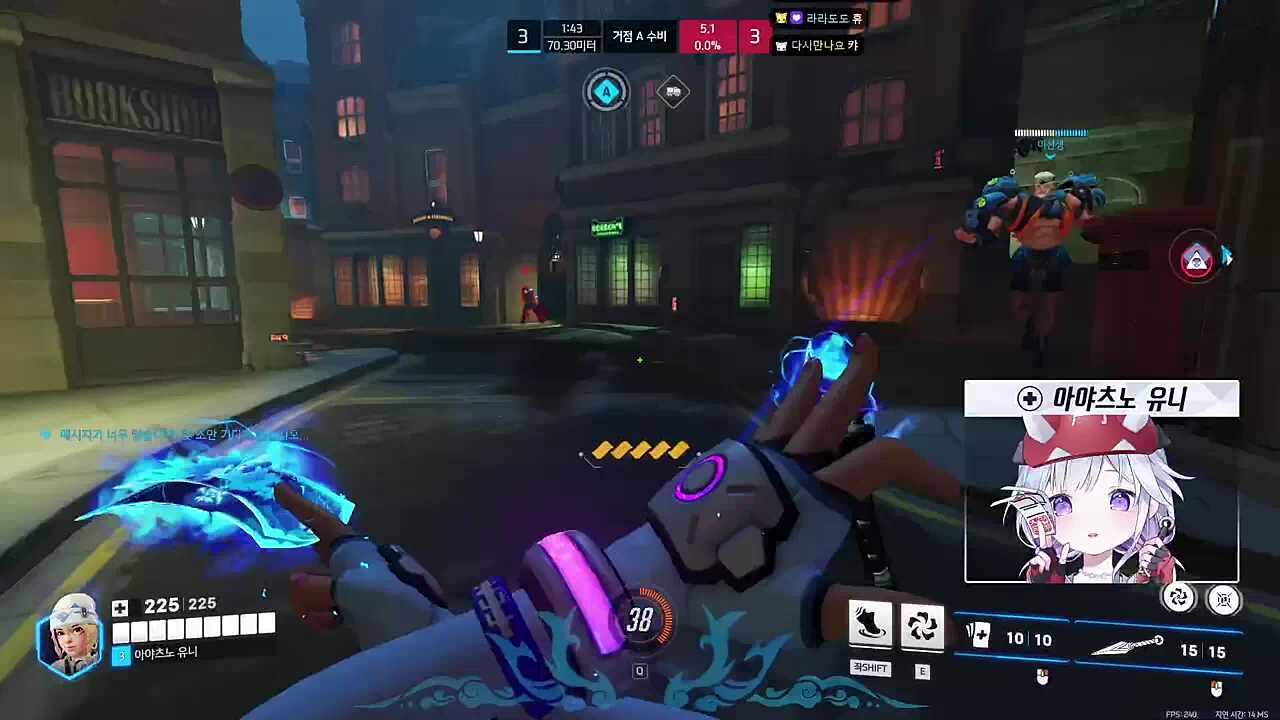Click the 아야츠노 유니 name banner above webcam

1101,399
